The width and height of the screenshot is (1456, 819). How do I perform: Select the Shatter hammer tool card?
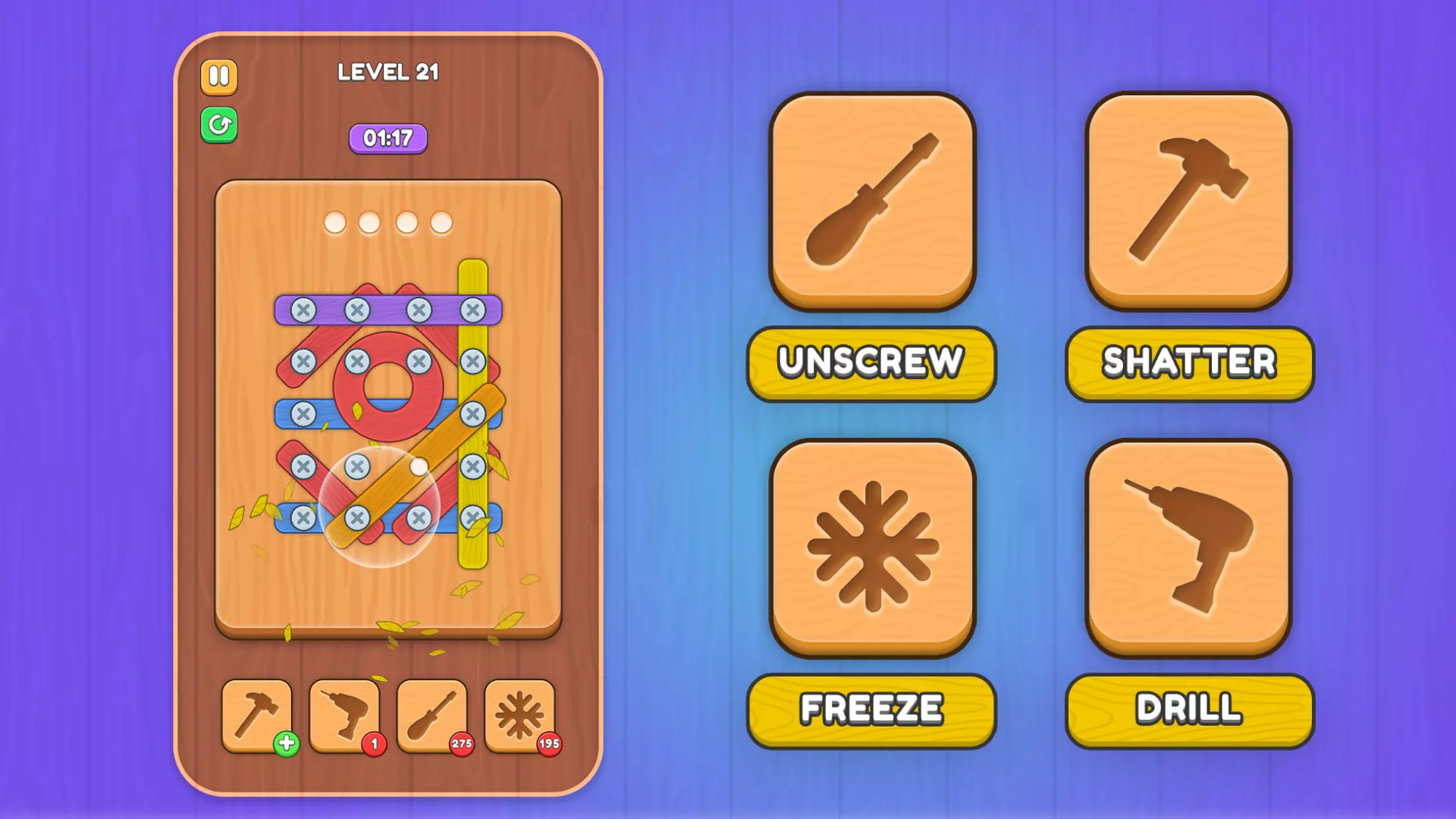(x=1188, y=199)
